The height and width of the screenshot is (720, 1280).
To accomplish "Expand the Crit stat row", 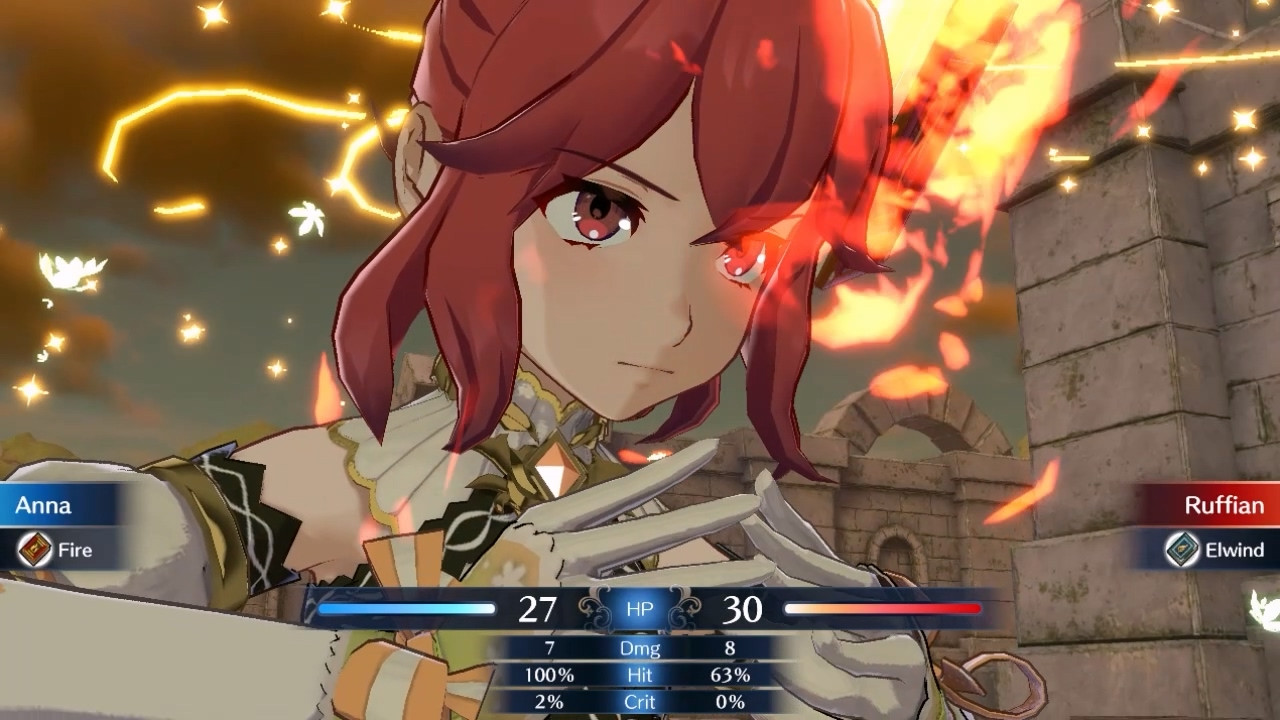I will [638, 702].
